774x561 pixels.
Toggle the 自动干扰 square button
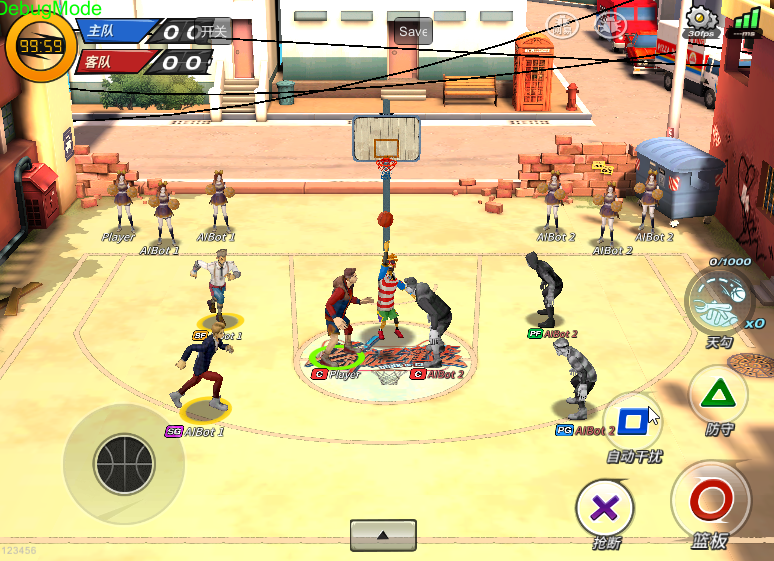[x=632, y=421]
